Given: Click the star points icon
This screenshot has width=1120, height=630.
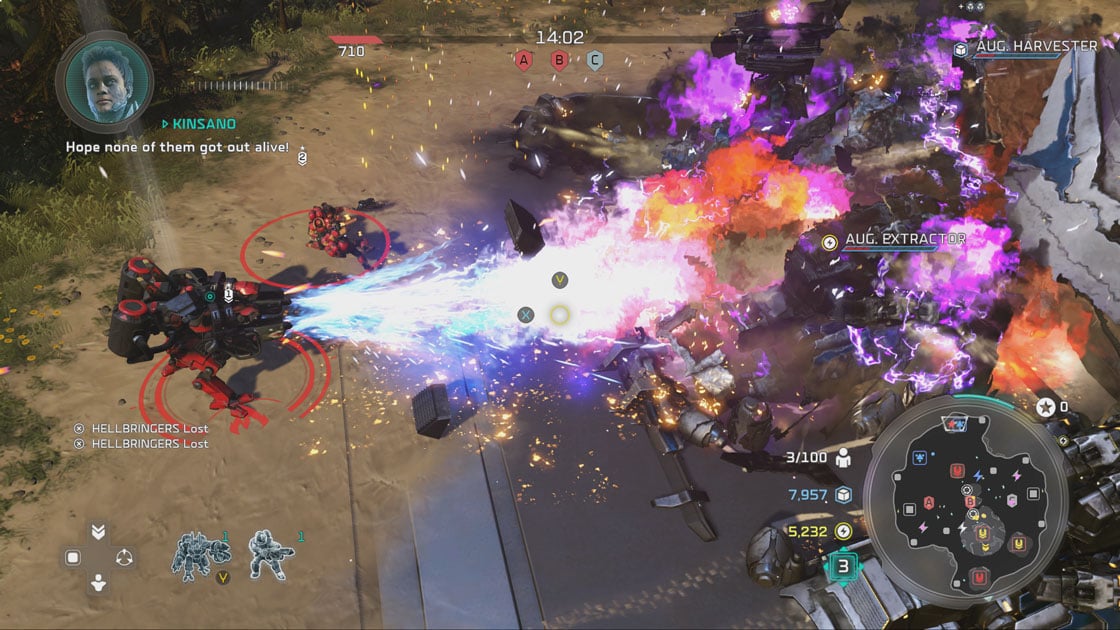Looking at the screenshot, I should (x=1045, y=407).
